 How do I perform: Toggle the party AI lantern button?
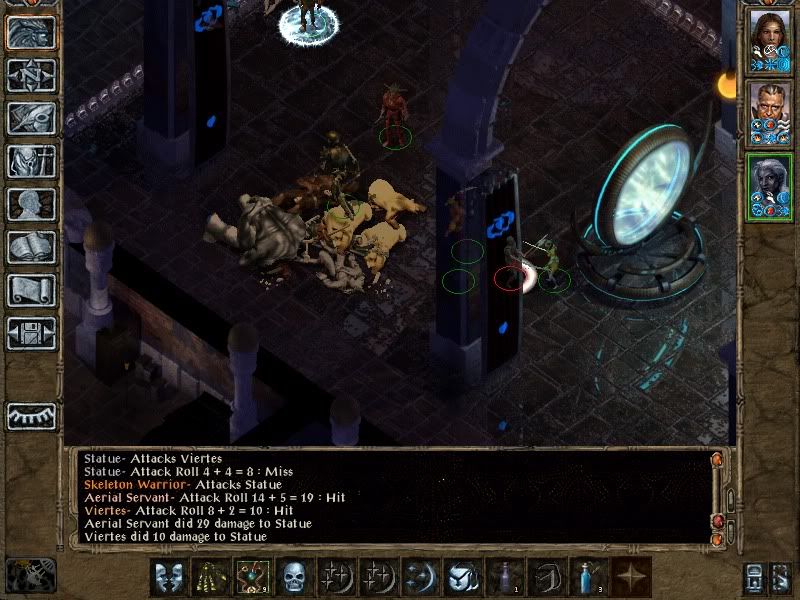(x=779, y=577)
